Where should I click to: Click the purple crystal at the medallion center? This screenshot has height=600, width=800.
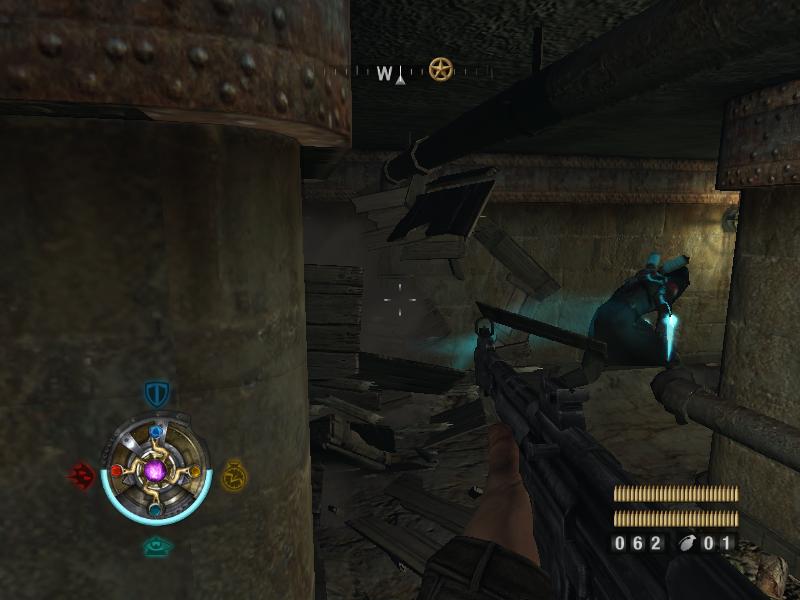click(156, 469)
